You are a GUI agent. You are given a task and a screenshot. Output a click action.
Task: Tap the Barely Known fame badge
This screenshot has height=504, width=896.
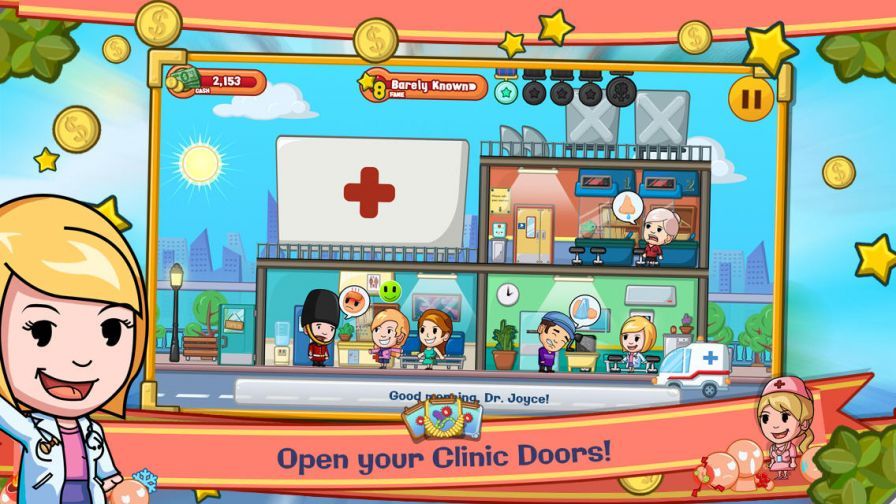424,87
